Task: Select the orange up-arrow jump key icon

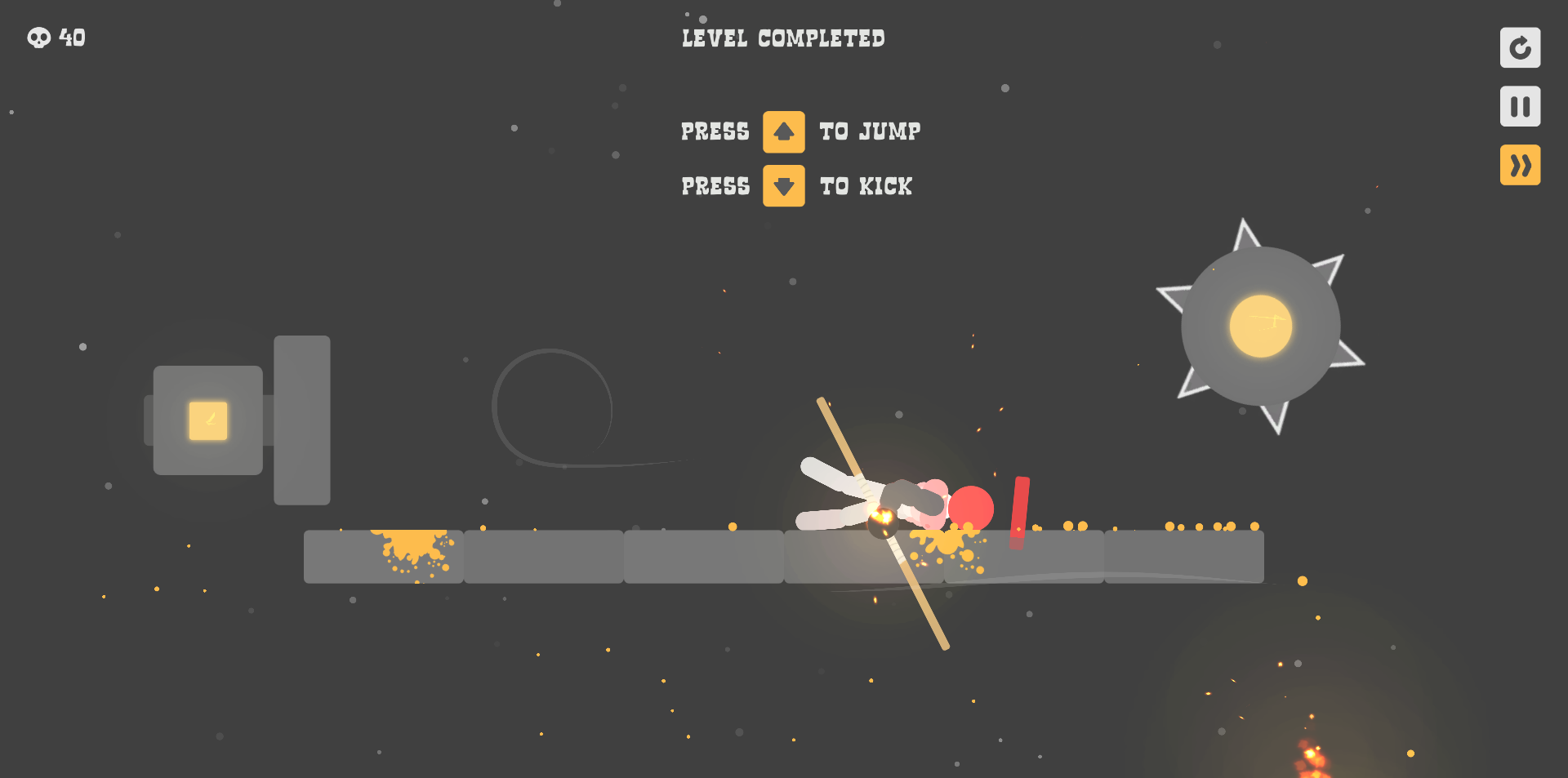Action: click(x=783, y=131)
